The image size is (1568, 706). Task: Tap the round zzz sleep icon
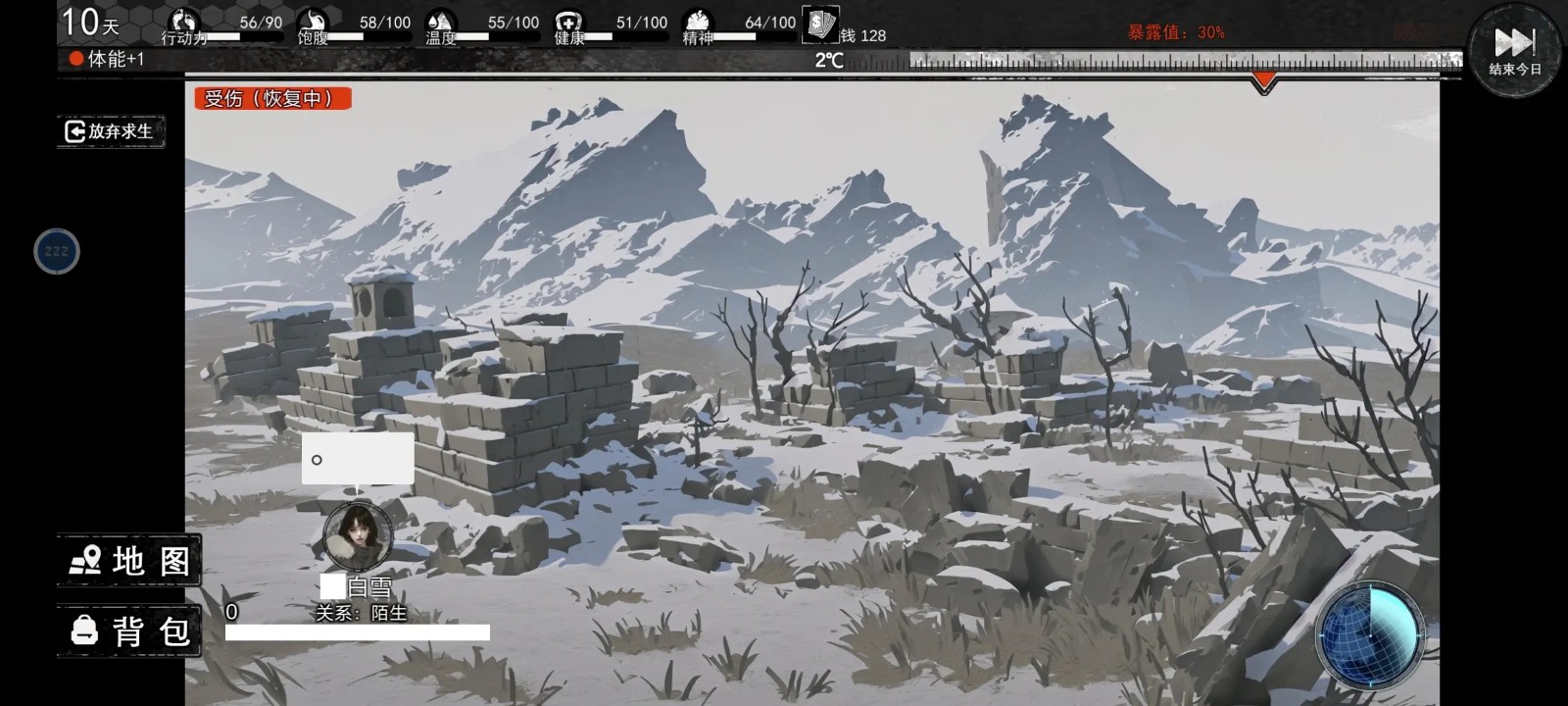[57, 251]
